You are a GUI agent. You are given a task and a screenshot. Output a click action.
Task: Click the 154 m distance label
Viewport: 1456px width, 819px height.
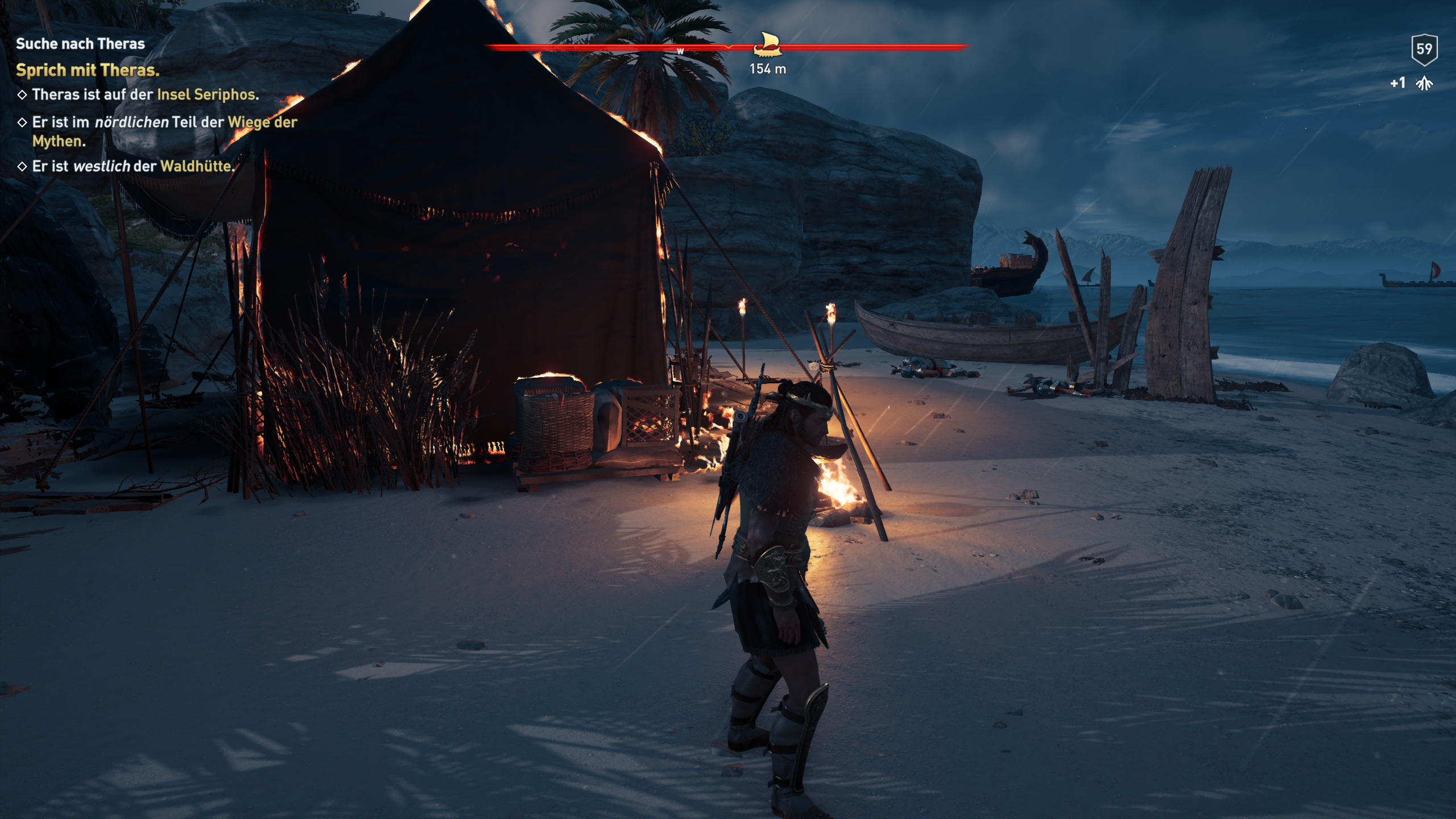coord(767,71)
